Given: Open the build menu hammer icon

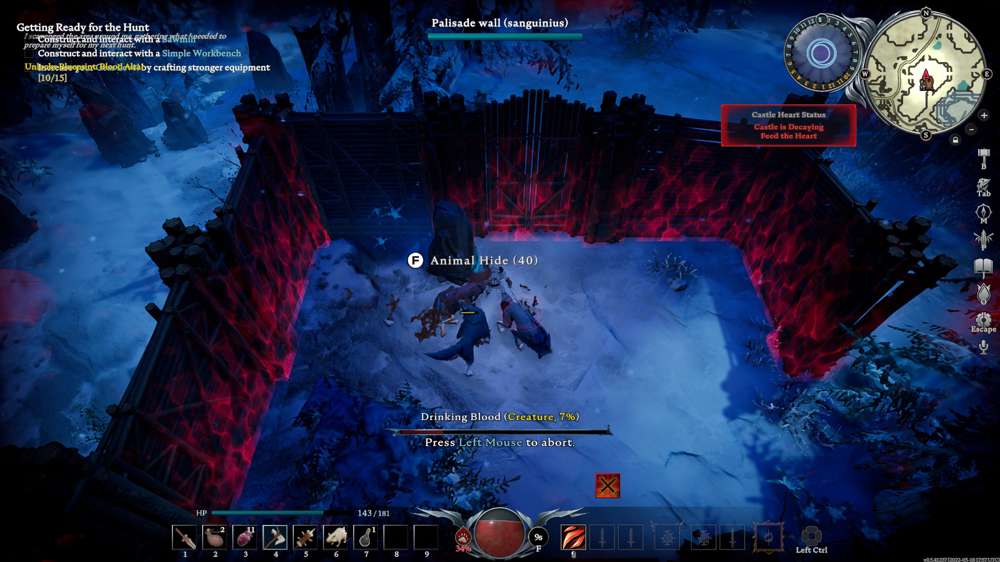Looking at the screenshot, I should (x=983, y=159).
